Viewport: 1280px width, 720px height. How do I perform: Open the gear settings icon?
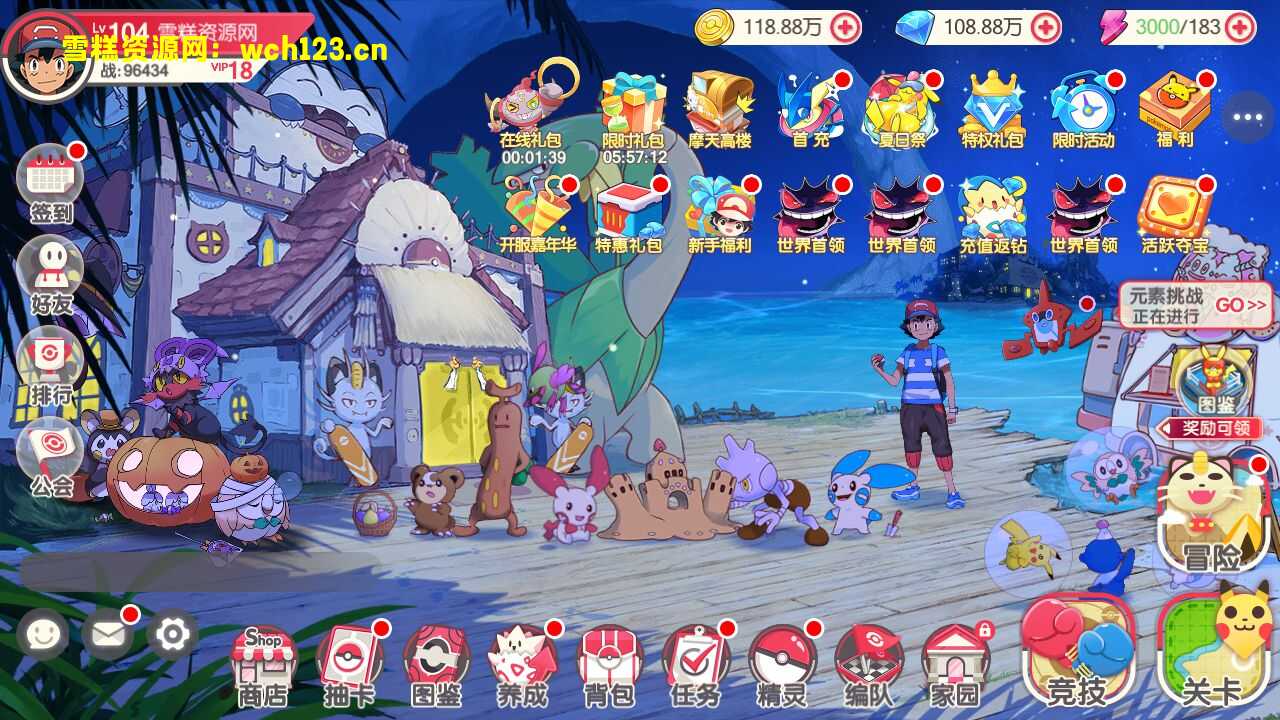click(172, 633)
